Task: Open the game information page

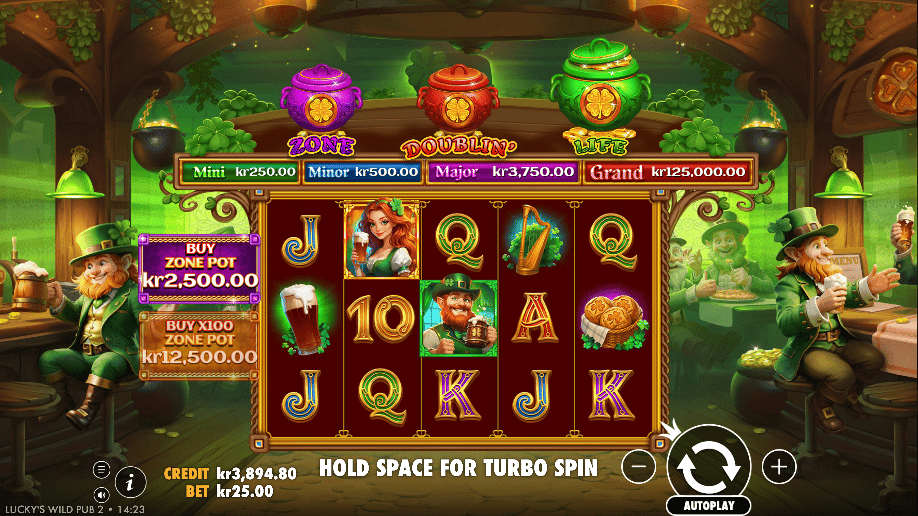Action: [x=130, y=482]
